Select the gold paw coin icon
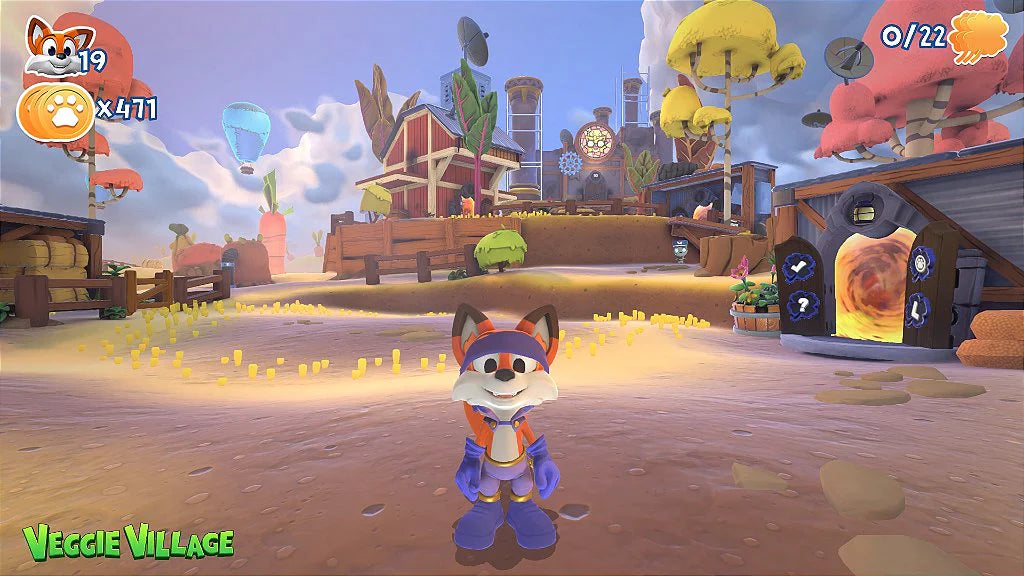The width and height of the screenshot is (1024, 576). pos(55,111)
